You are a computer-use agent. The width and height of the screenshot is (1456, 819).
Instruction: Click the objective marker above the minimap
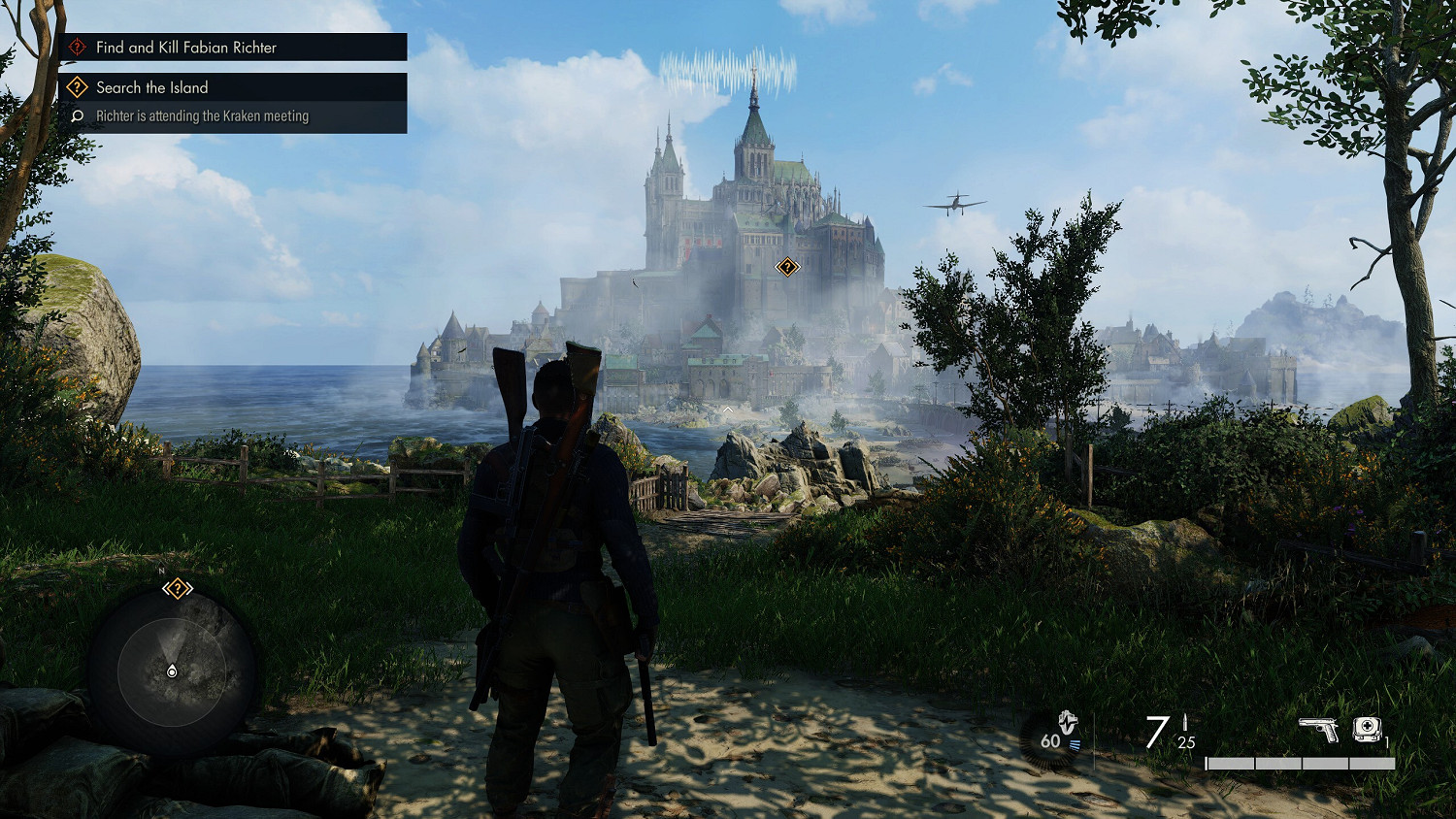click(177, 588)
